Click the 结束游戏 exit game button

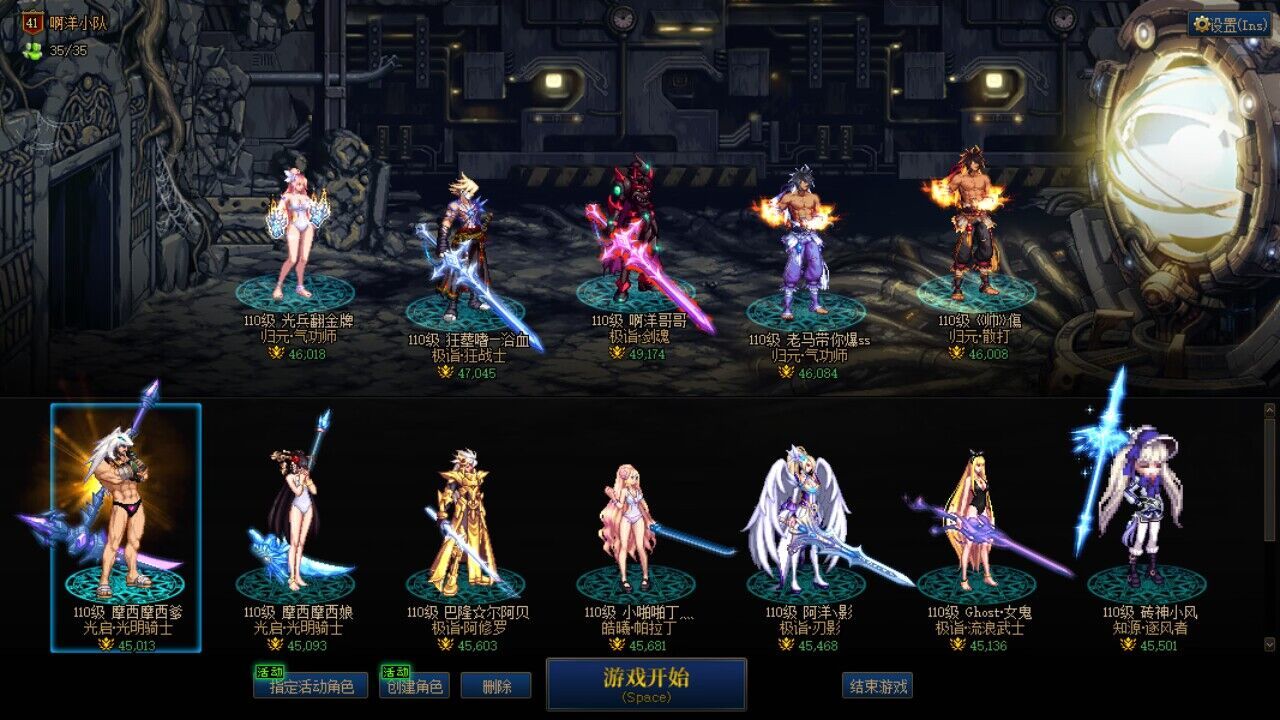[877, 686]
